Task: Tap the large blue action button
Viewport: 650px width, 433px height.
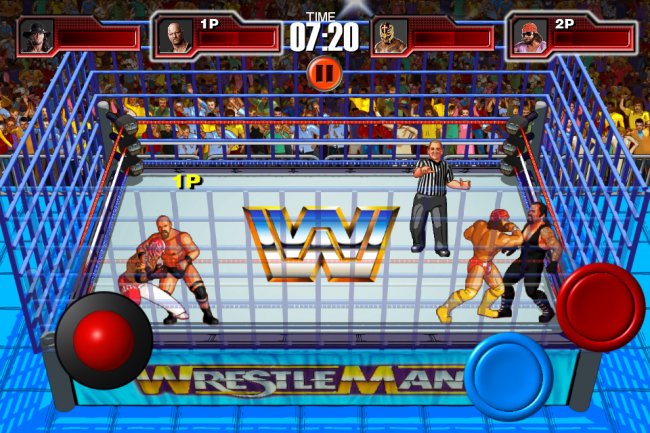Action: point(508,375)
